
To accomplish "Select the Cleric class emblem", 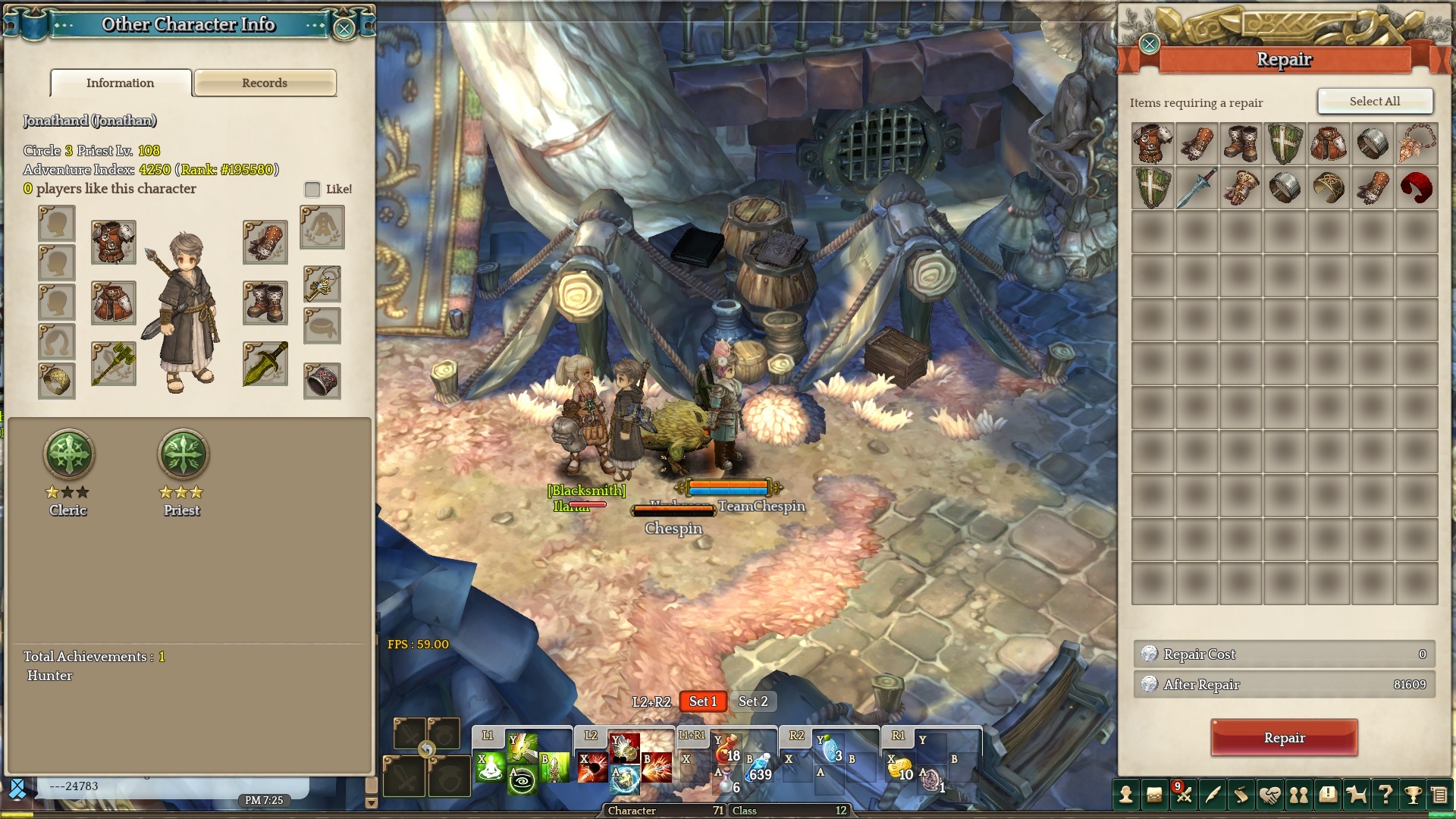I will (x=69, y=455).
